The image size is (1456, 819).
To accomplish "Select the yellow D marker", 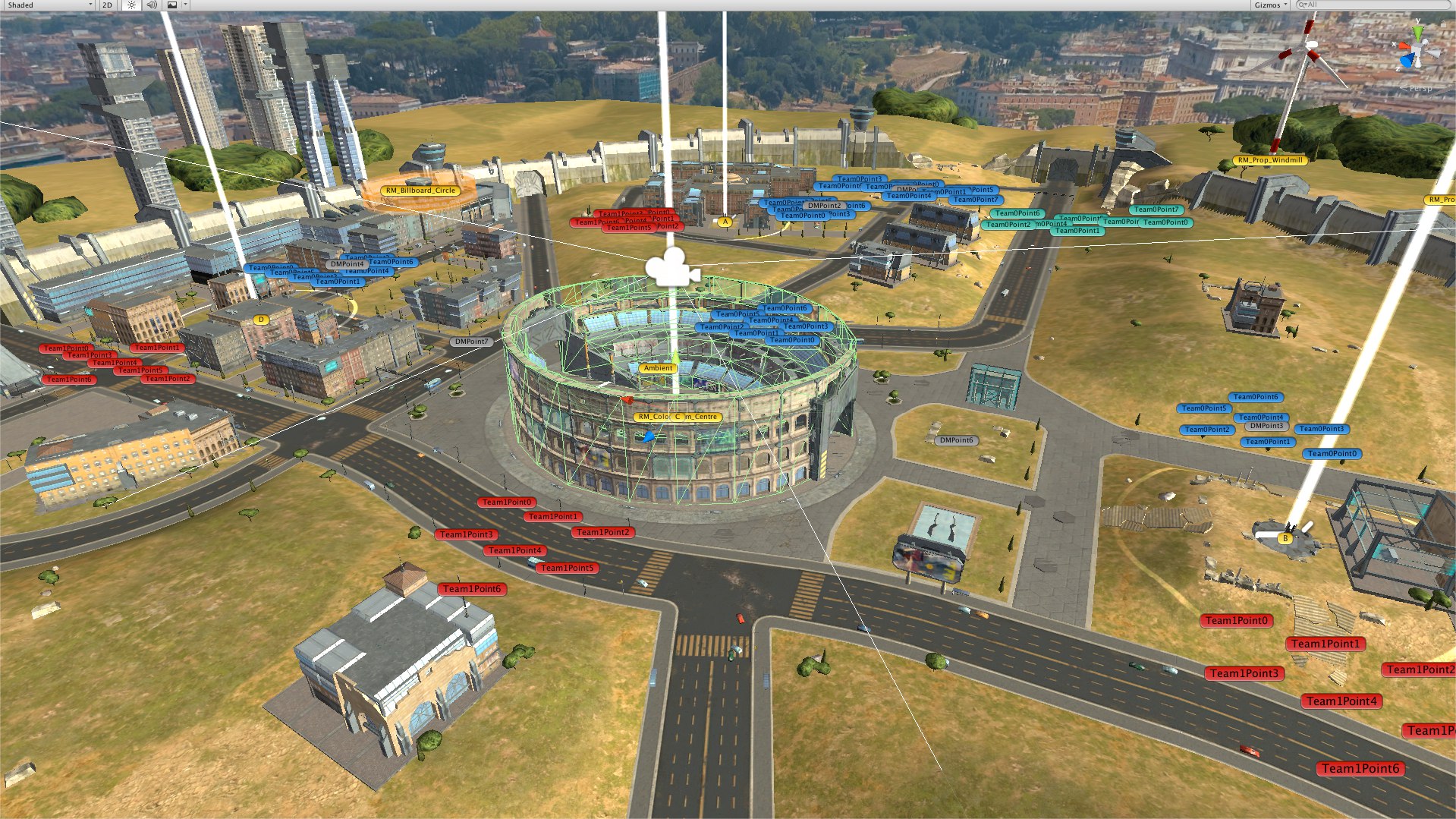I will [261, 320].
